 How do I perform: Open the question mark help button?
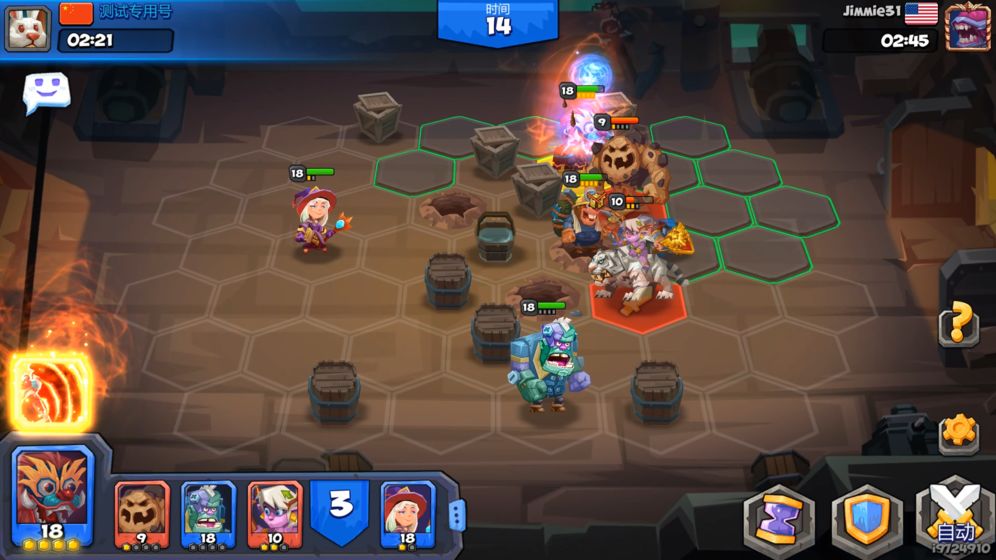[958, 323]
